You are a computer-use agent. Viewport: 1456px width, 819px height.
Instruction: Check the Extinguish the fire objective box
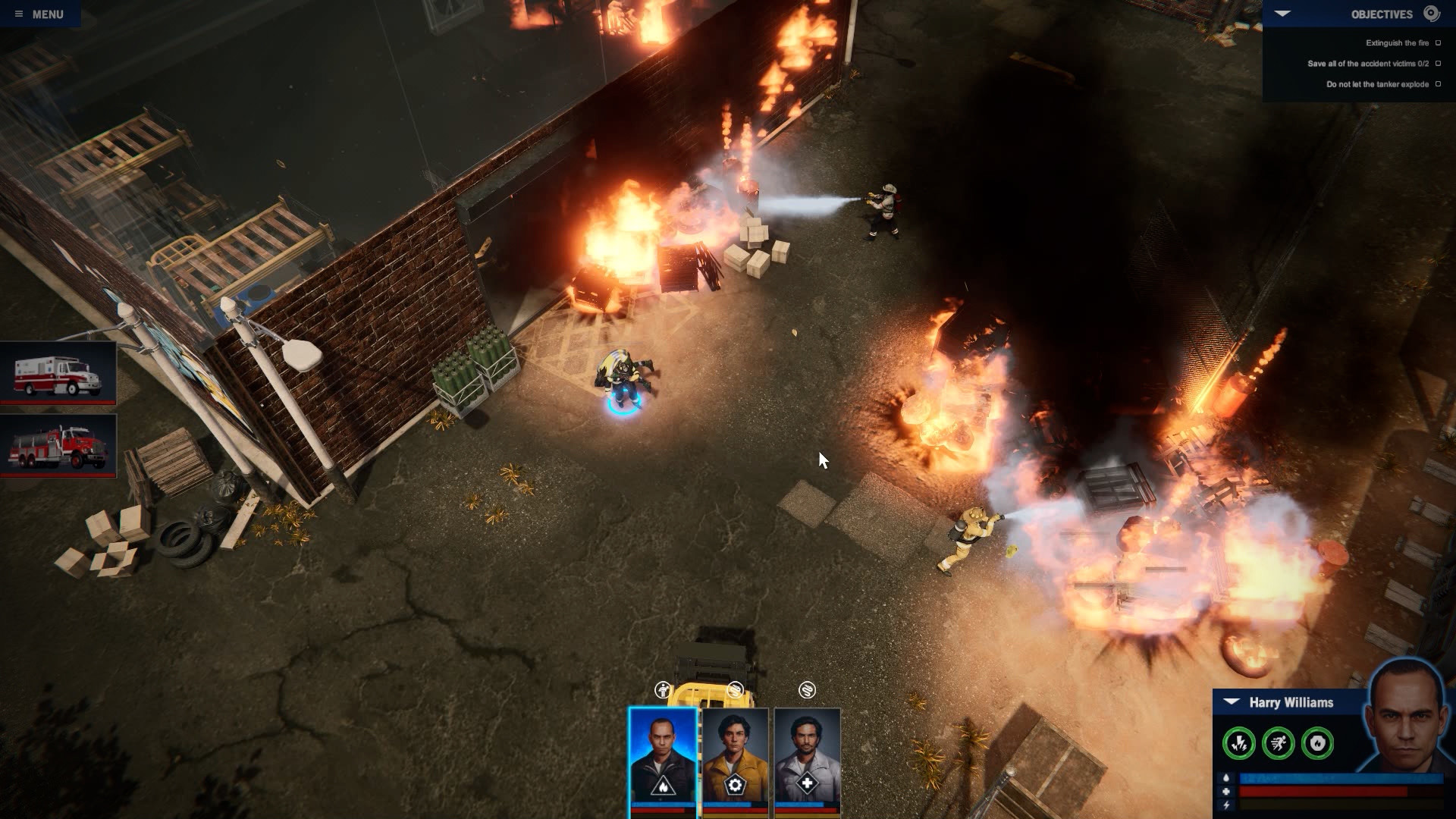[1439, 43]
